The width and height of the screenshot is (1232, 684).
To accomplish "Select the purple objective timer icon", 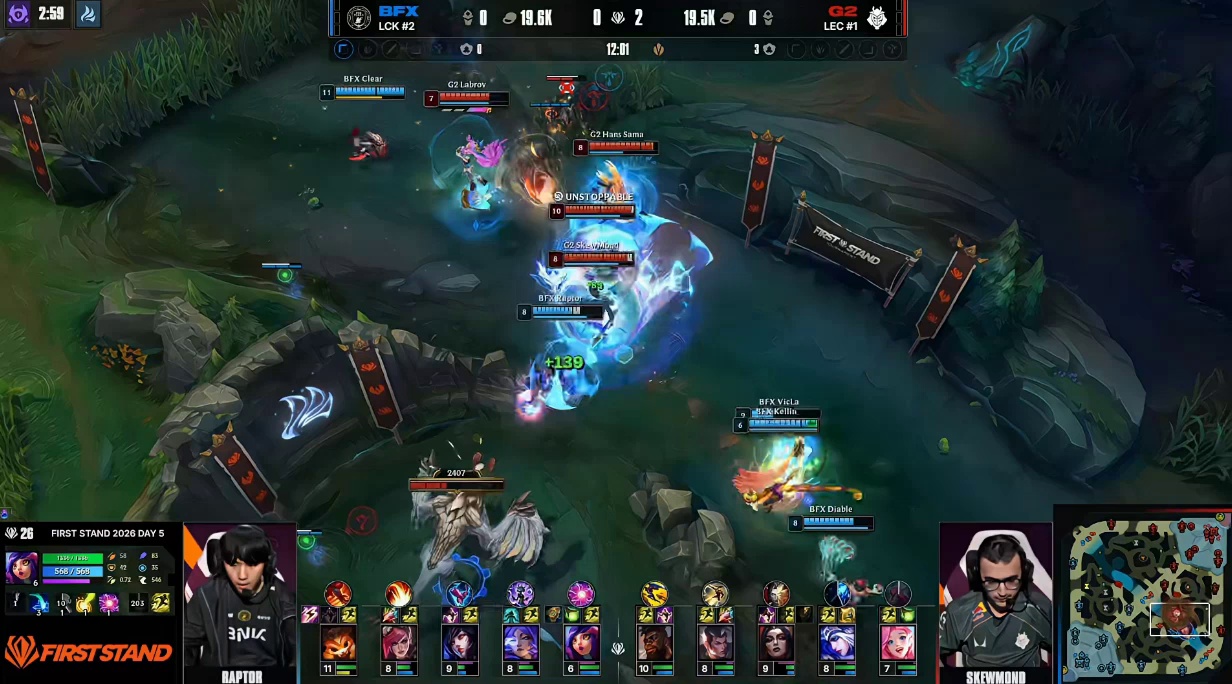I will 18,14.
